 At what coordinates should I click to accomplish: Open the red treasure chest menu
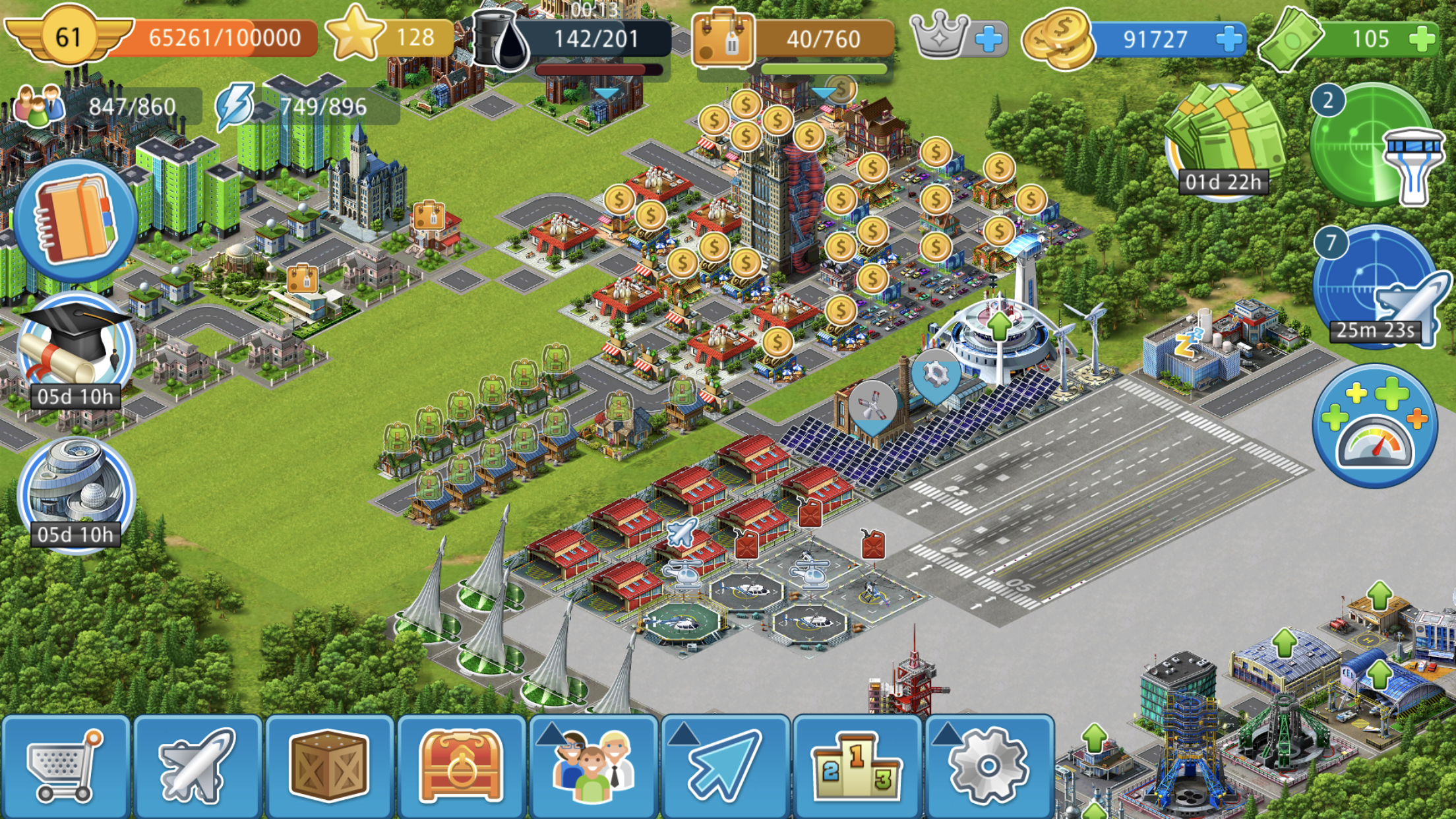pos(460,766)
